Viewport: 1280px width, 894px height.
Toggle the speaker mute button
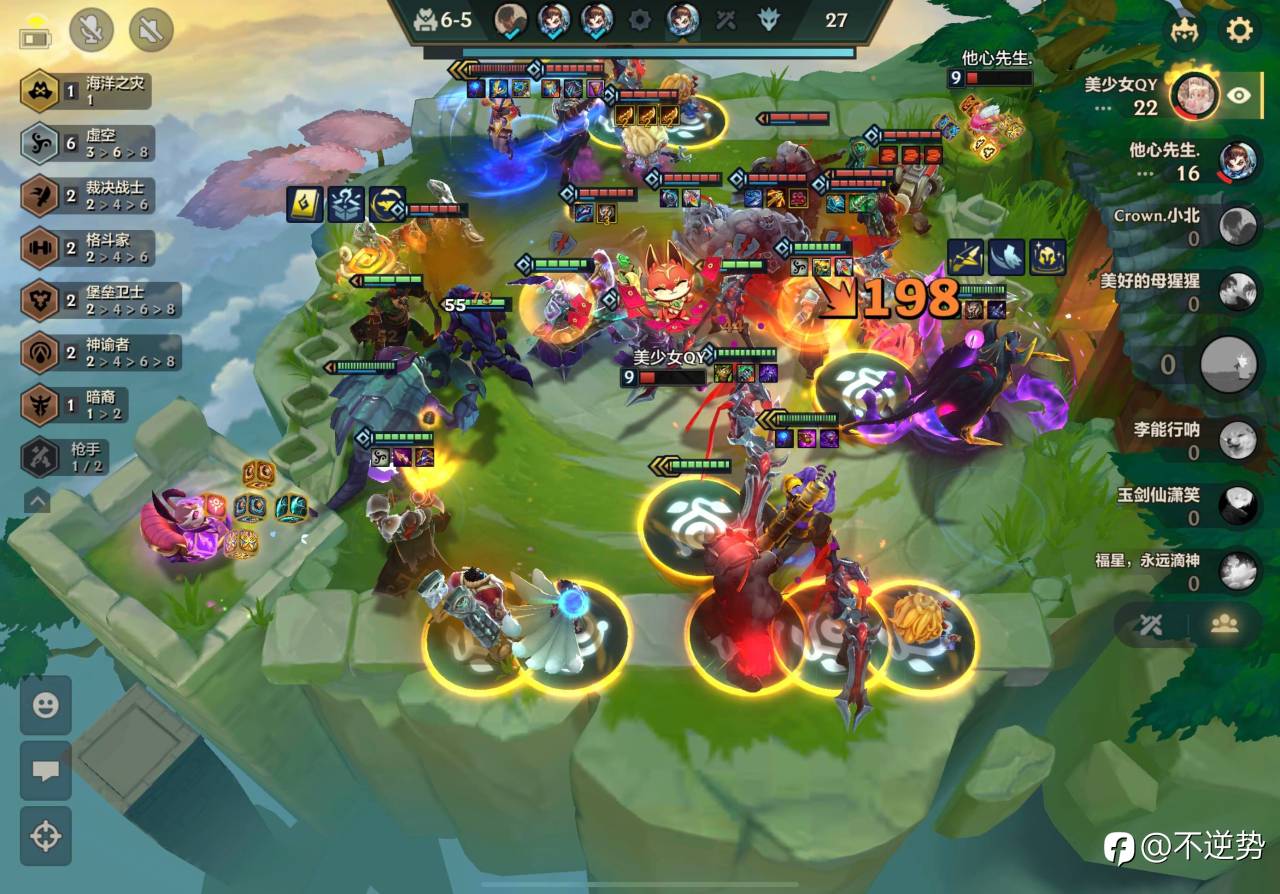pyautogui.click(x=151, y=30)
